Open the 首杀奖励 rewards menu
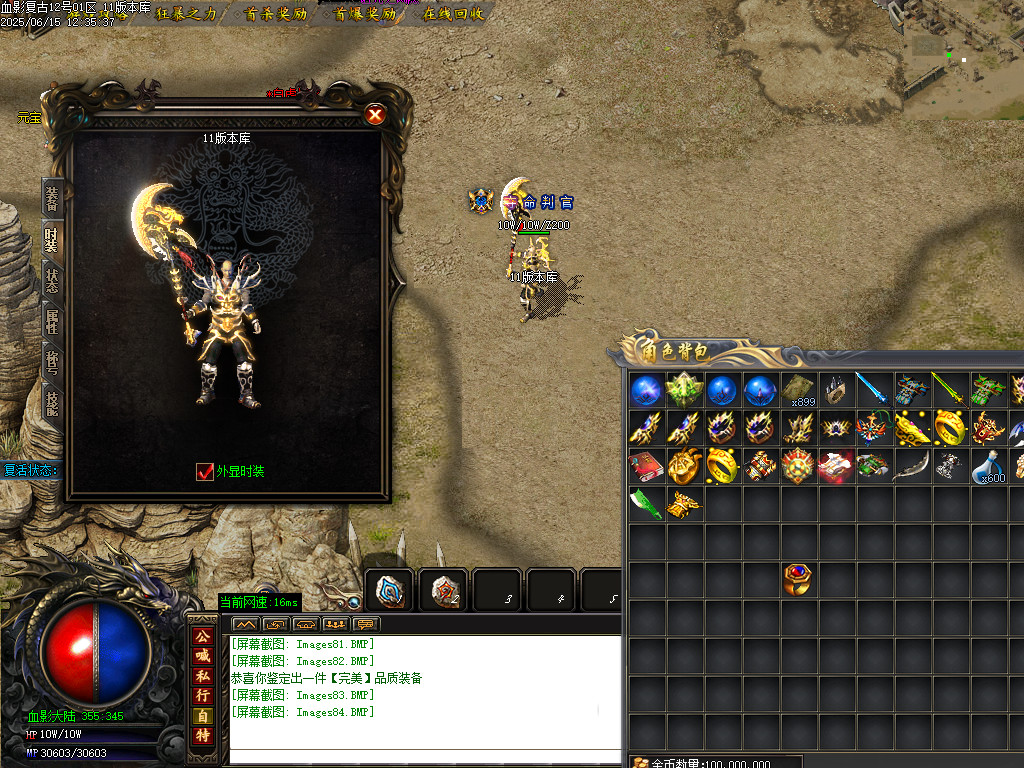Image resolution: width=1024 pixels, height=768 pixels. tap(275, 14)
